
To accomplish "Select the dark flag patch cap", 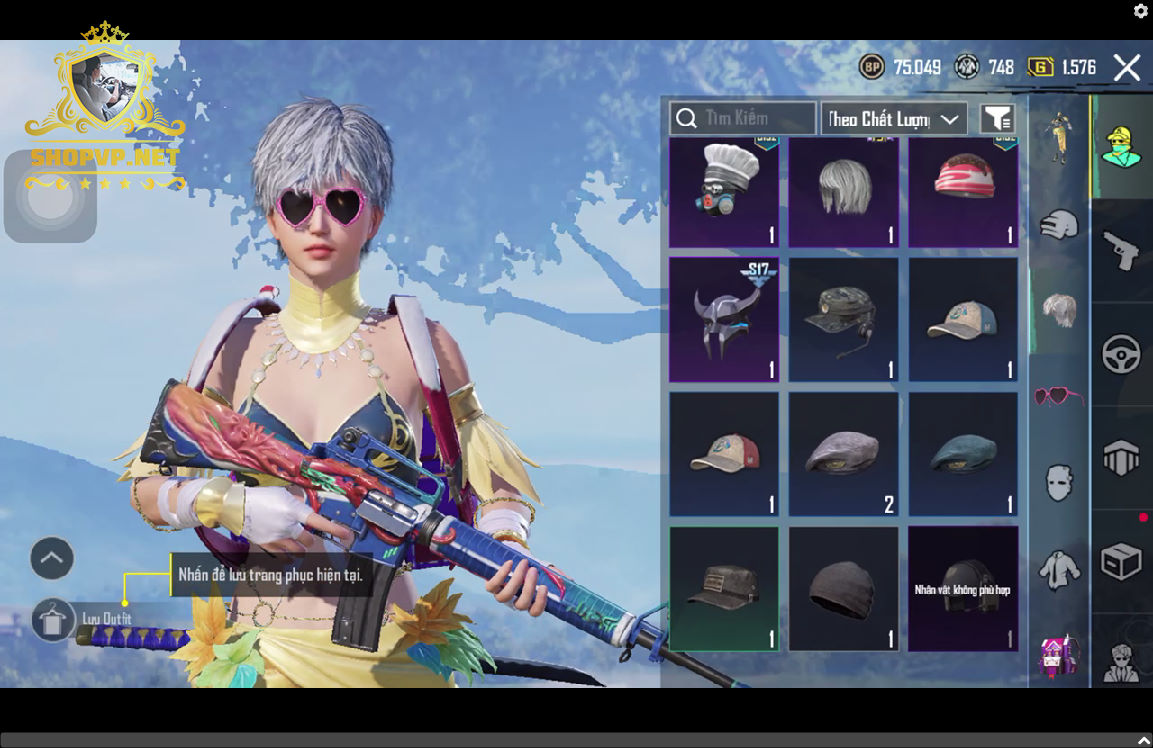I will (x=723, y=588).
